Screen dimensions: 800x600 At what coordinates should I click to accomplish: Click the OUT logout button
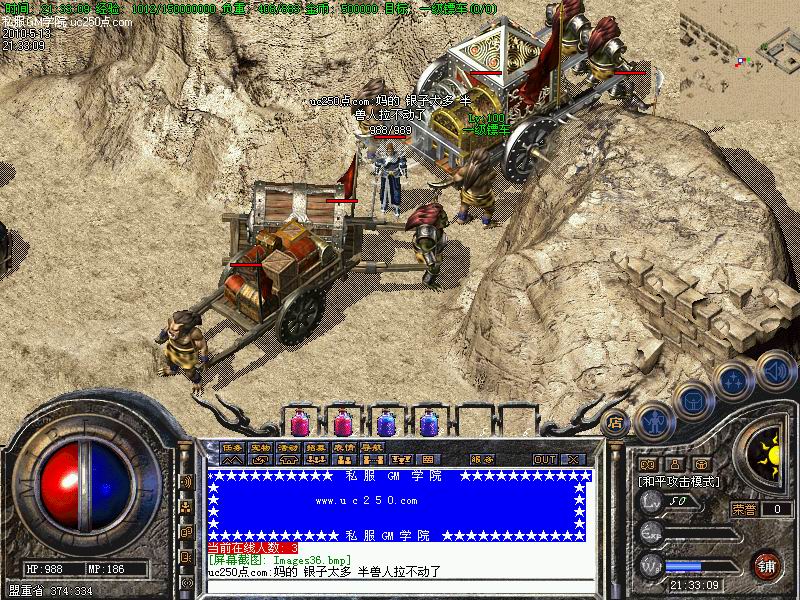[x=545, y=459]
